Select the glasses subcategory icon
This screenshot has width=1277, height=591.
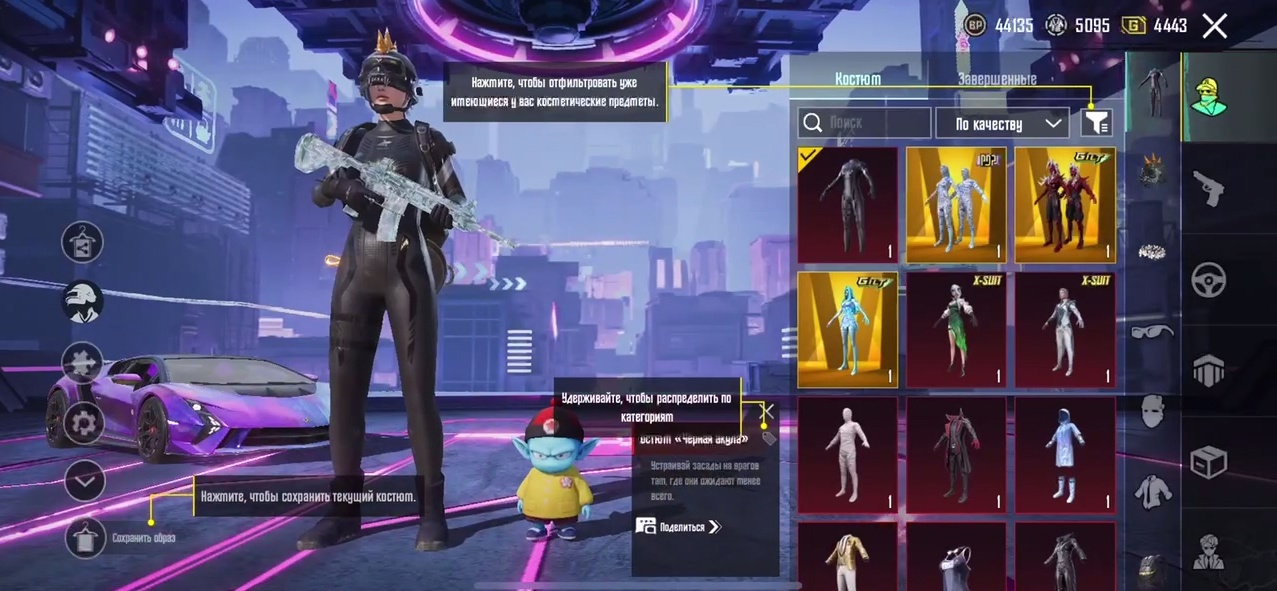(x=1152, y=331)
